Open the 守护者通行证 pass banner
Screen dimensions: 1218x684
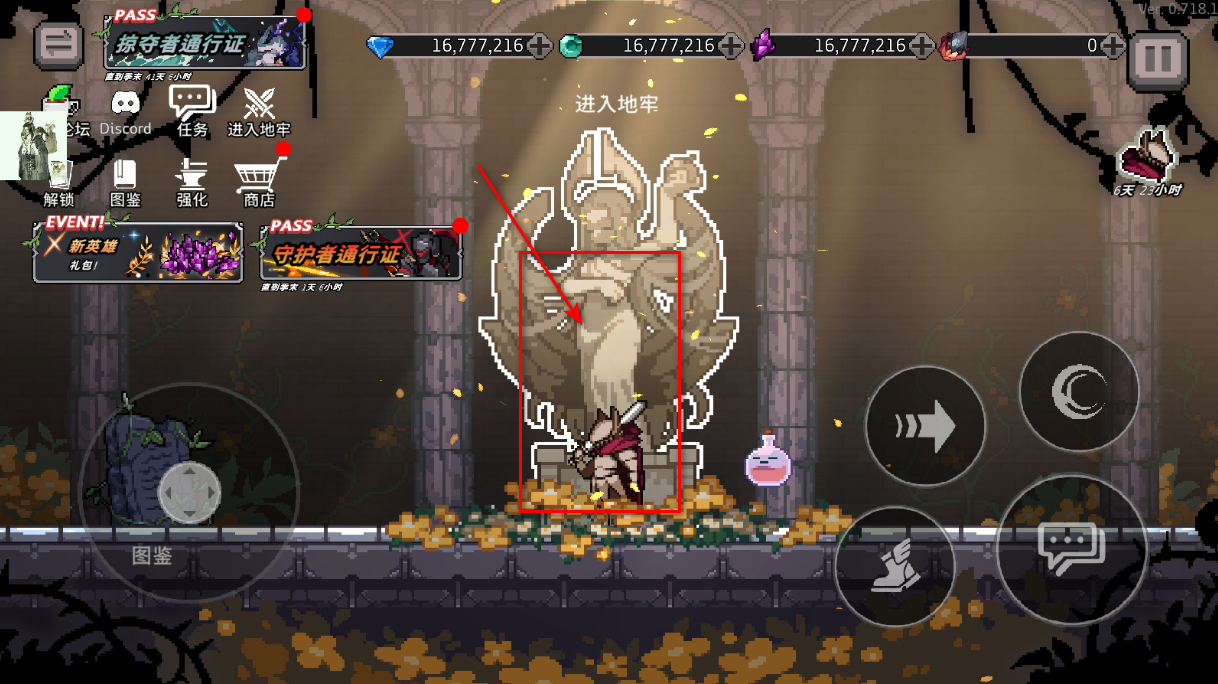coord(361,253)
